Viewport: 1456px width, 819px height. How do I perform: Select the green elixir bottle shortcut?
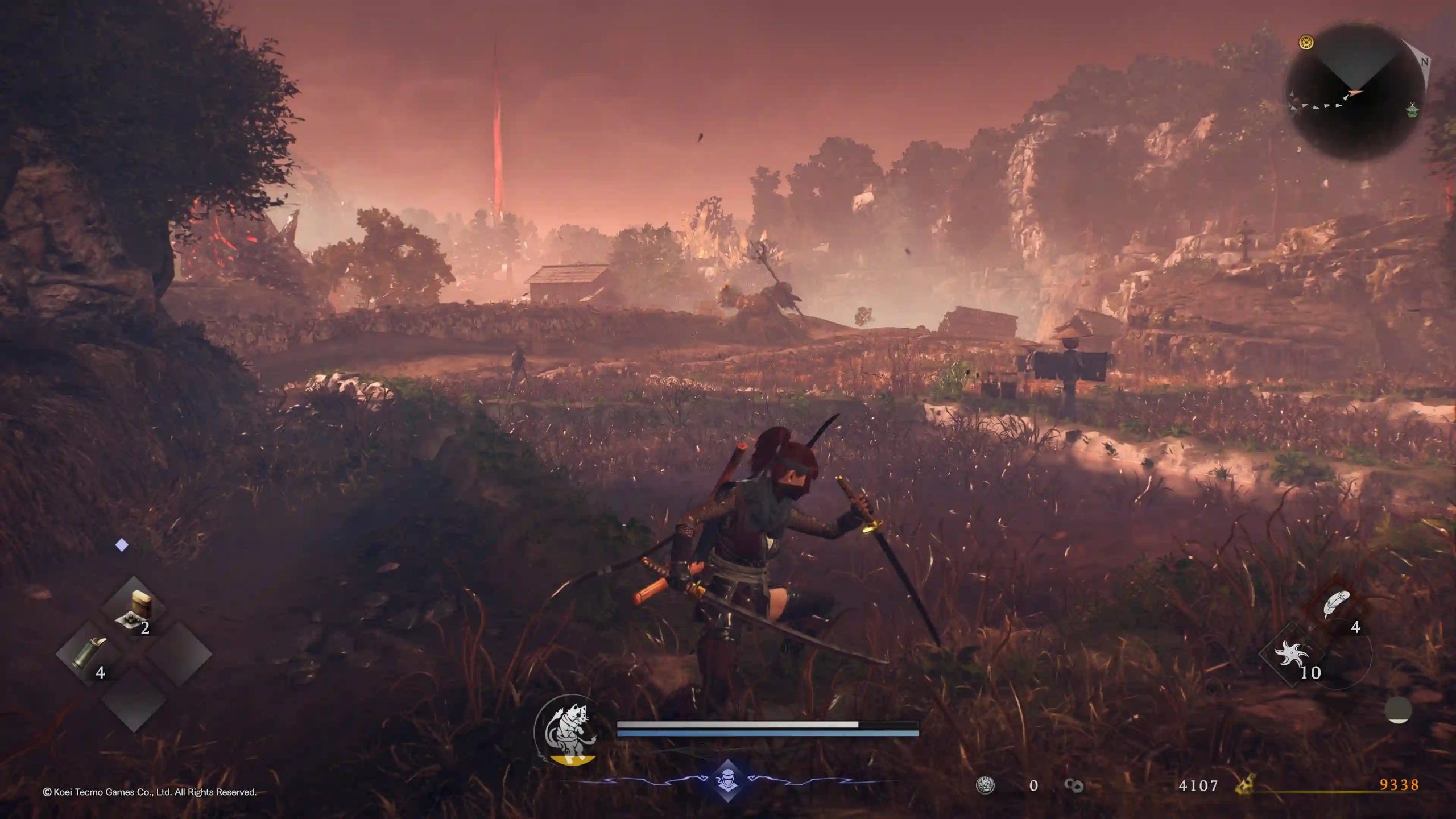(87, 653)
